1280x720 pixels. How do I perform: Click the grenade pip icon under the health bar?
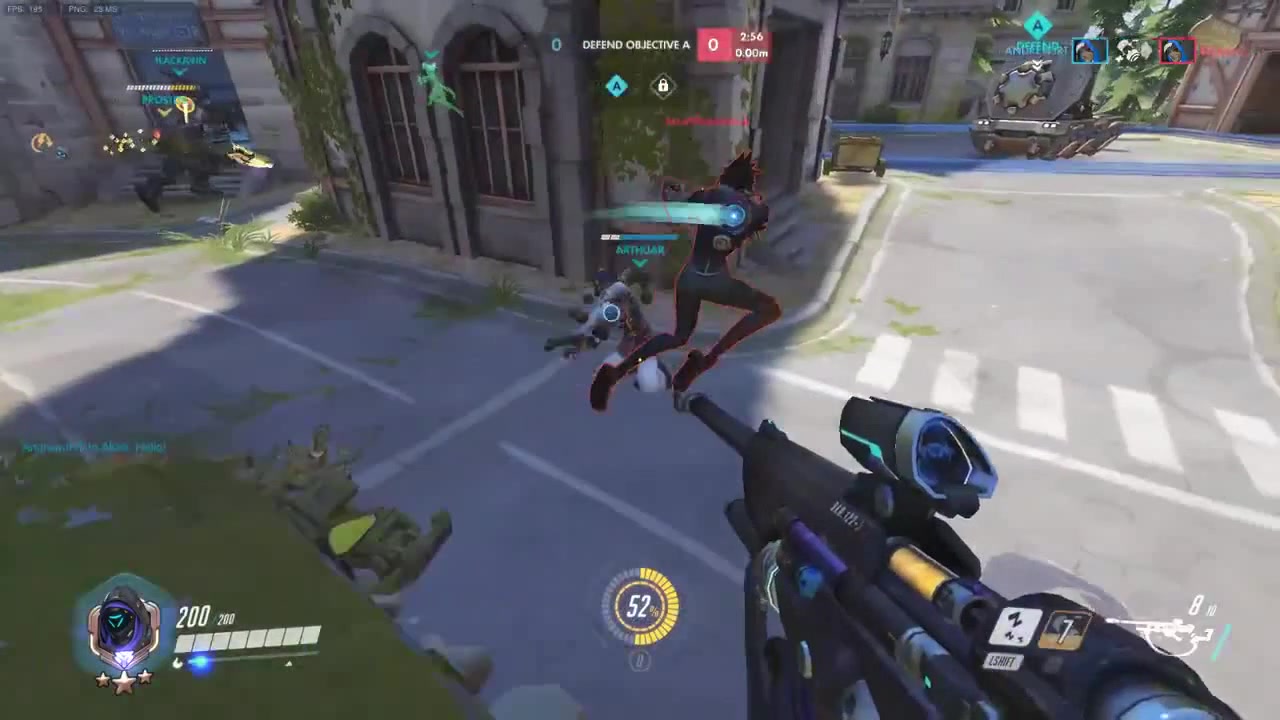pos(177,662)
